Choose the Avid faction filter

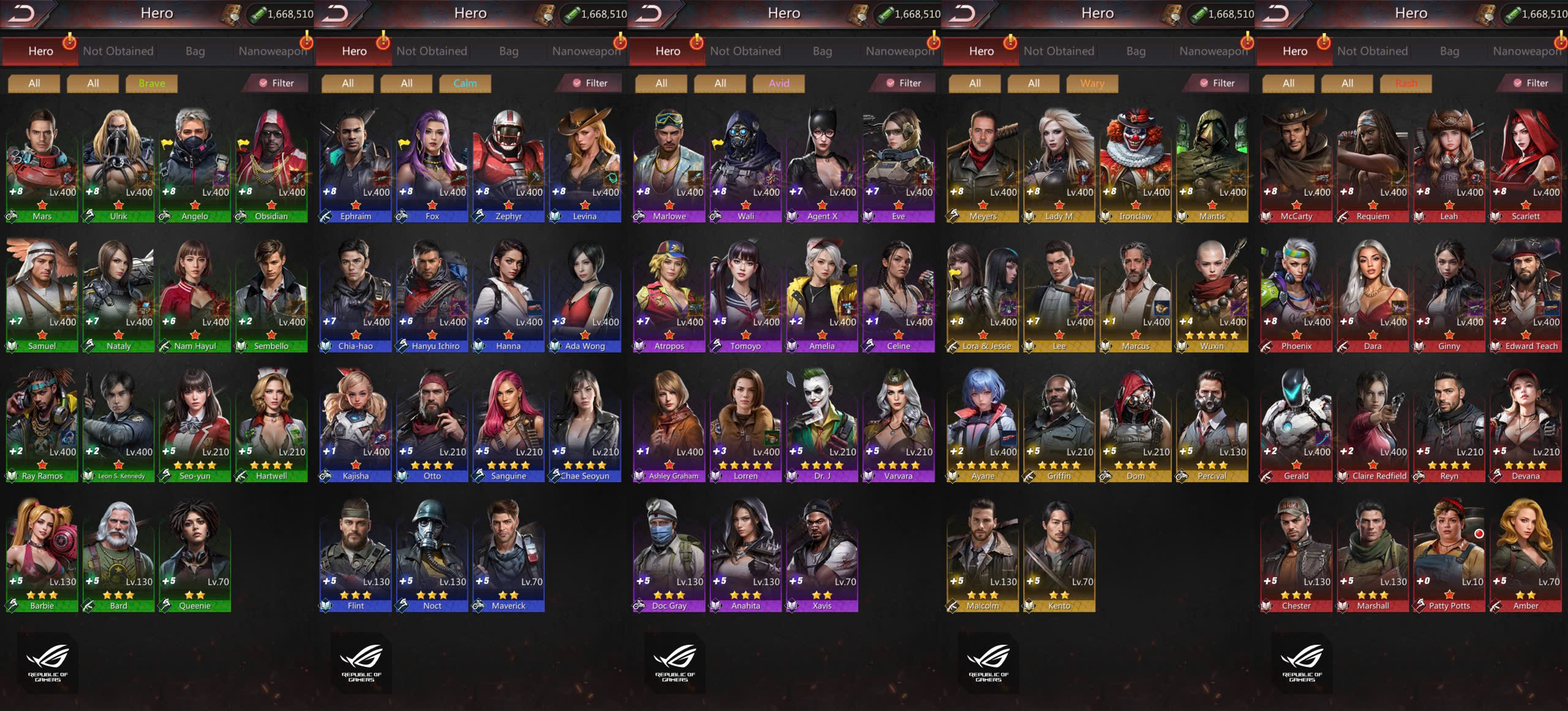tap(778, 83)
